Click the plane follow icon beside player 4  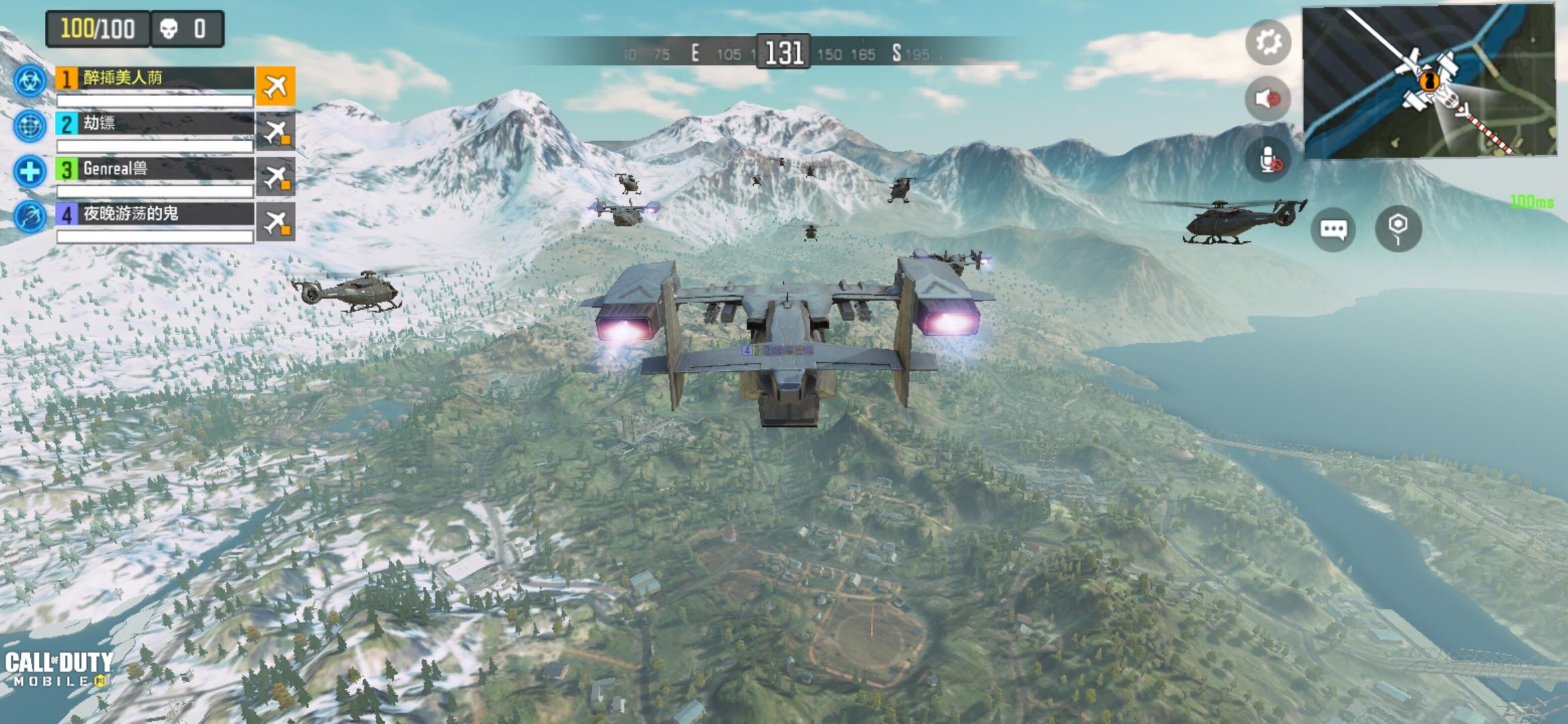275,222
